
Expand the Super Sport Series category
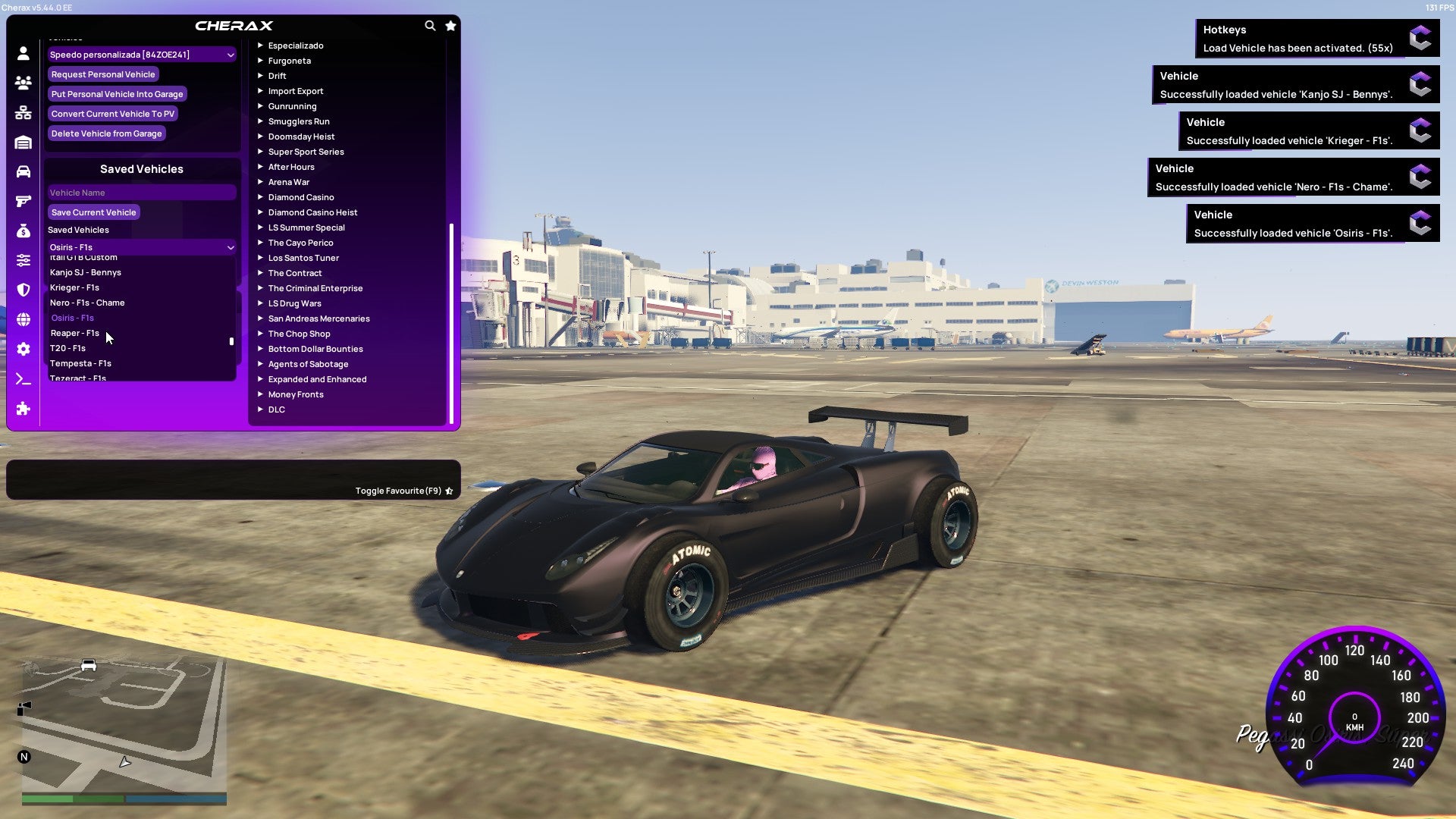(306, 151)
